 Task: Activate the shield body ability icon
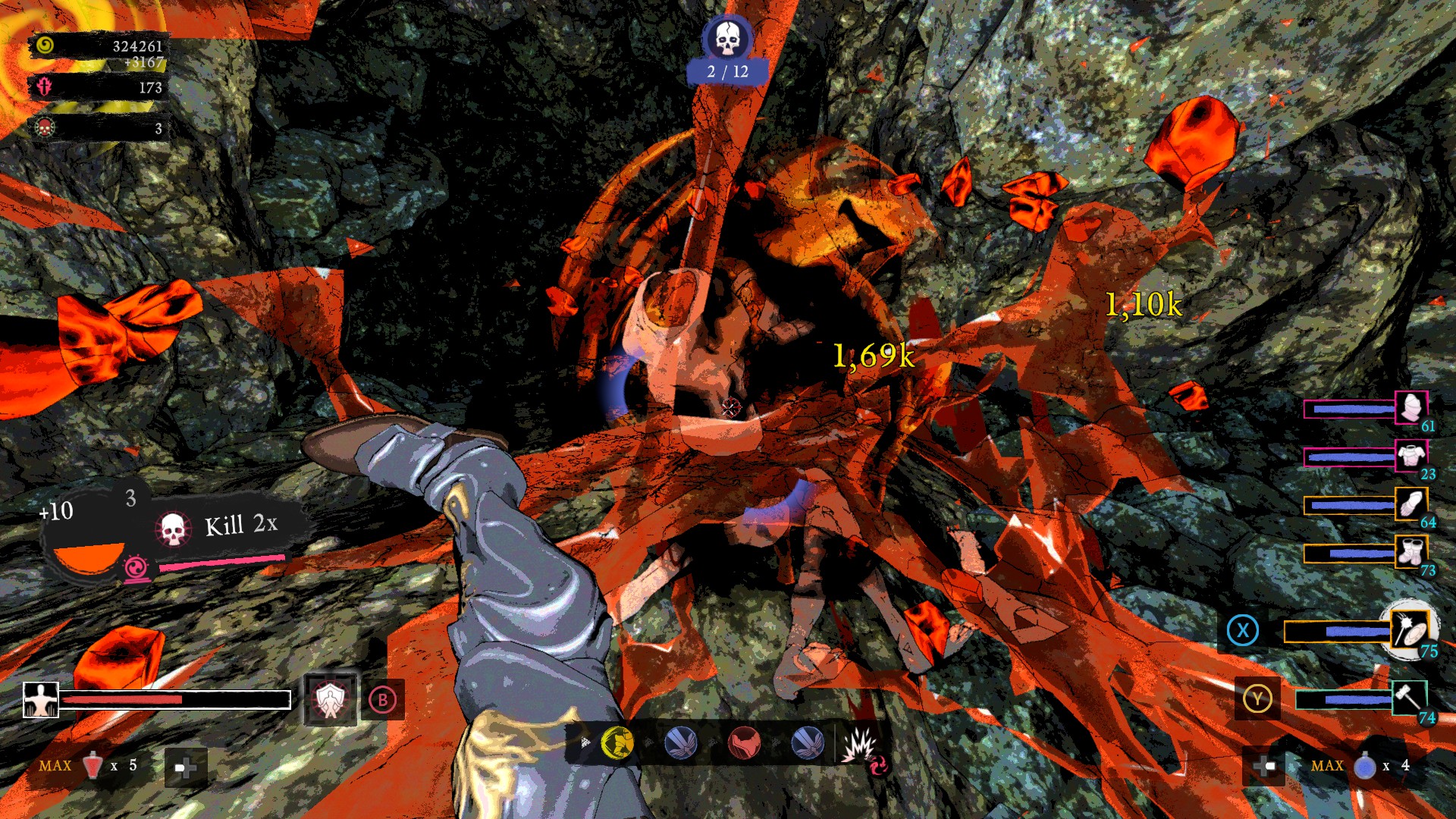click(330, 699)
